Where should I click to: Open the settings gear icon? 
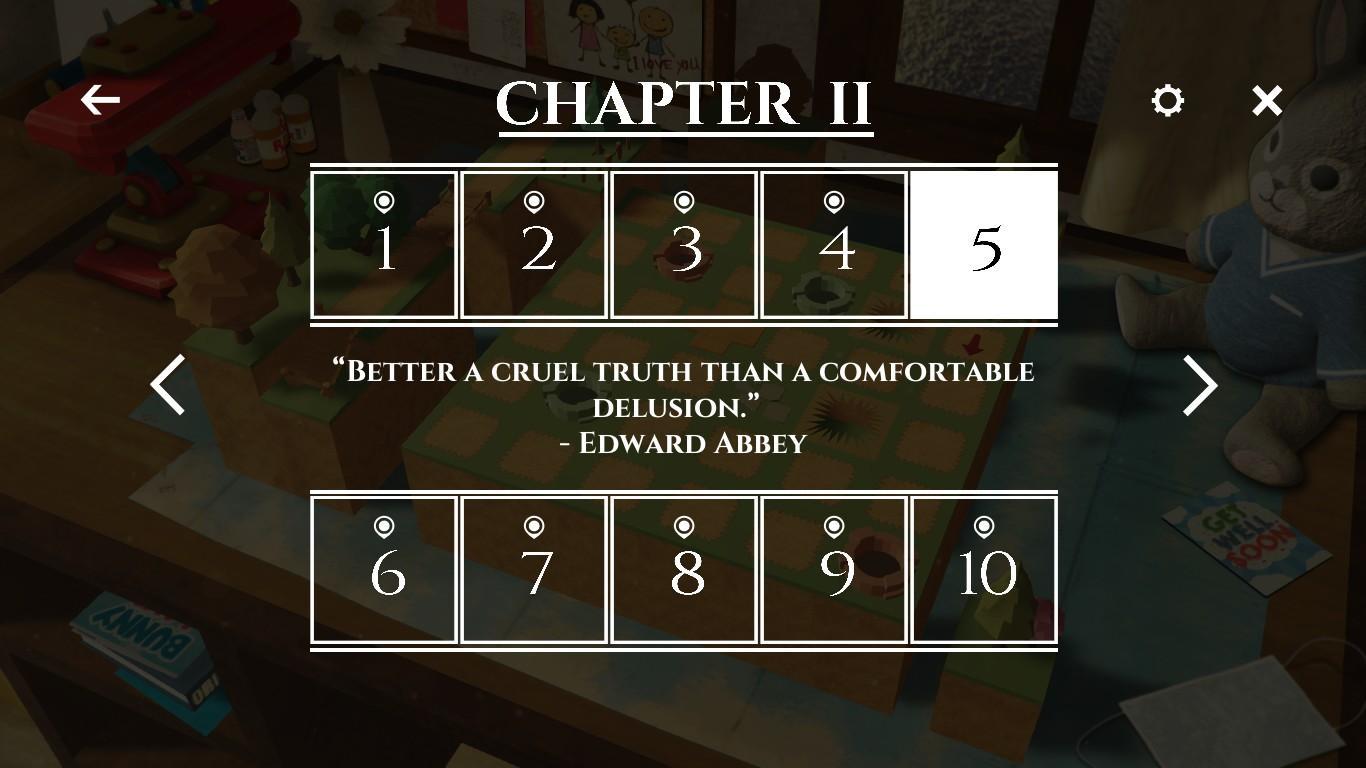coord(1166,100)
